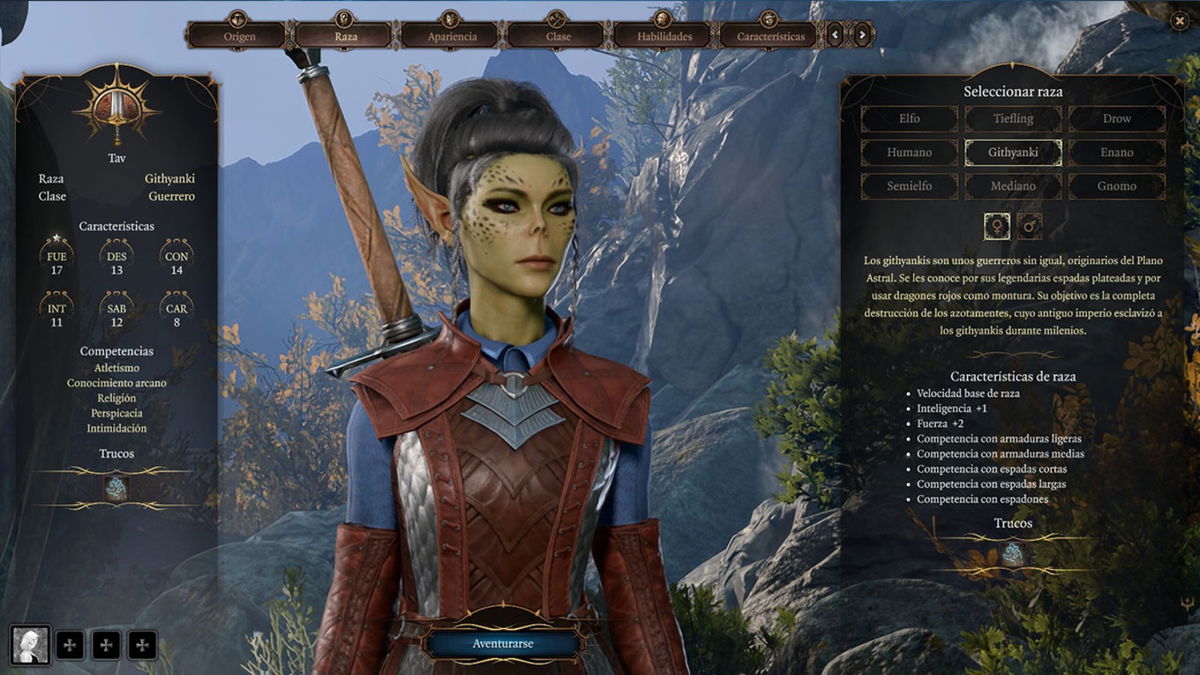Screen dimensions: 1200x675
Task: Select the Gnomo race
Action: 1117,186
